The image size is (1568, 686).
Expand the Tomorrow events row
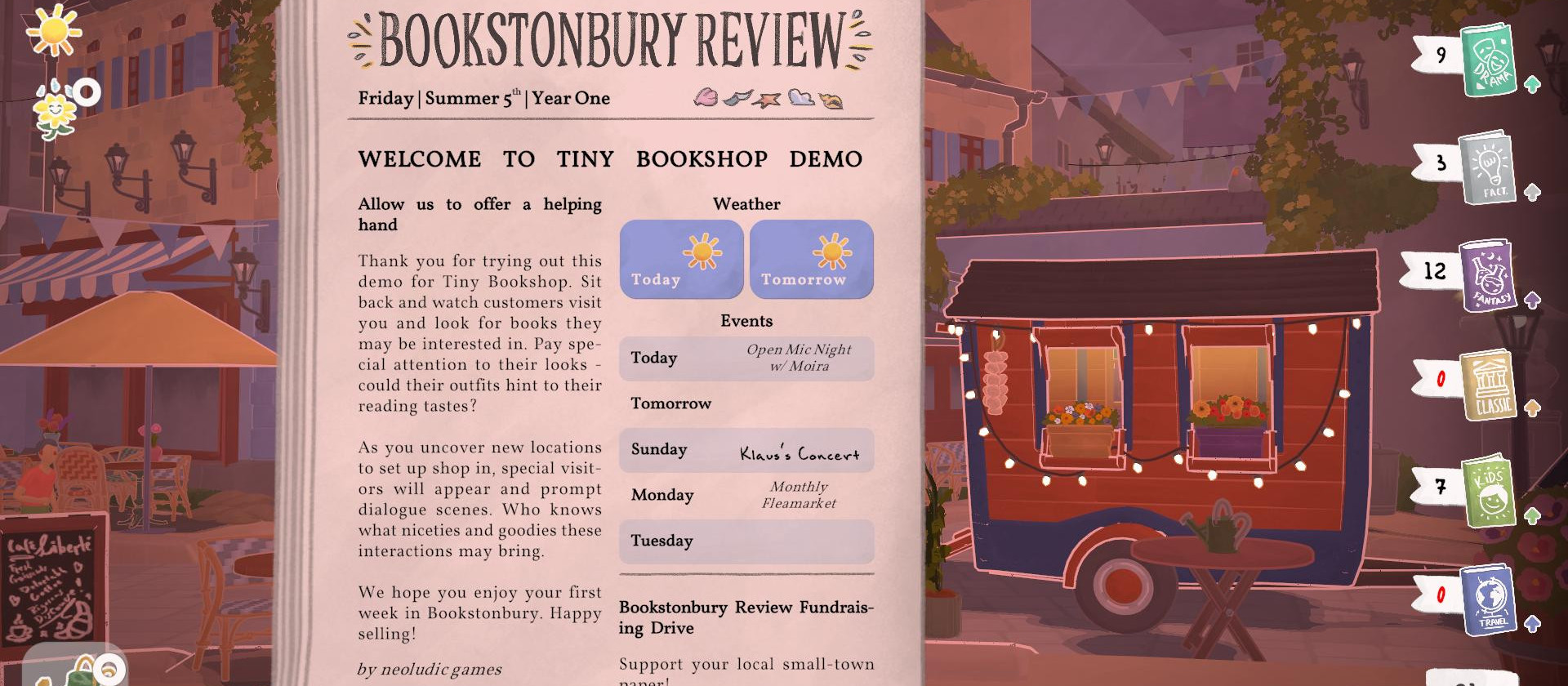click(x=746, y=403)
